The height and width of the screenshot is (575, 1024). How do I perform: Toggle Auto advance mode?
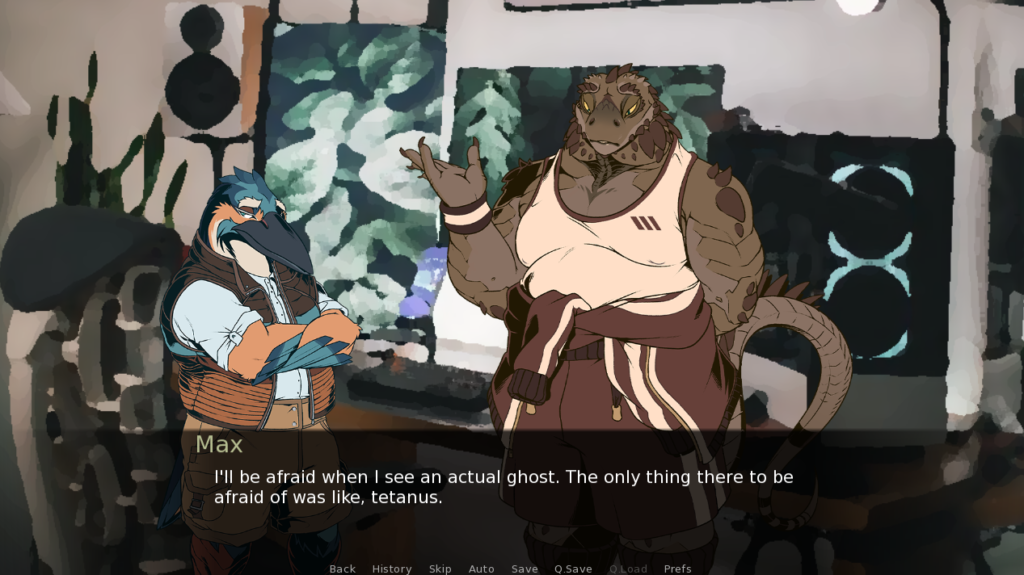pyautogui.click(x=481, y=569)
